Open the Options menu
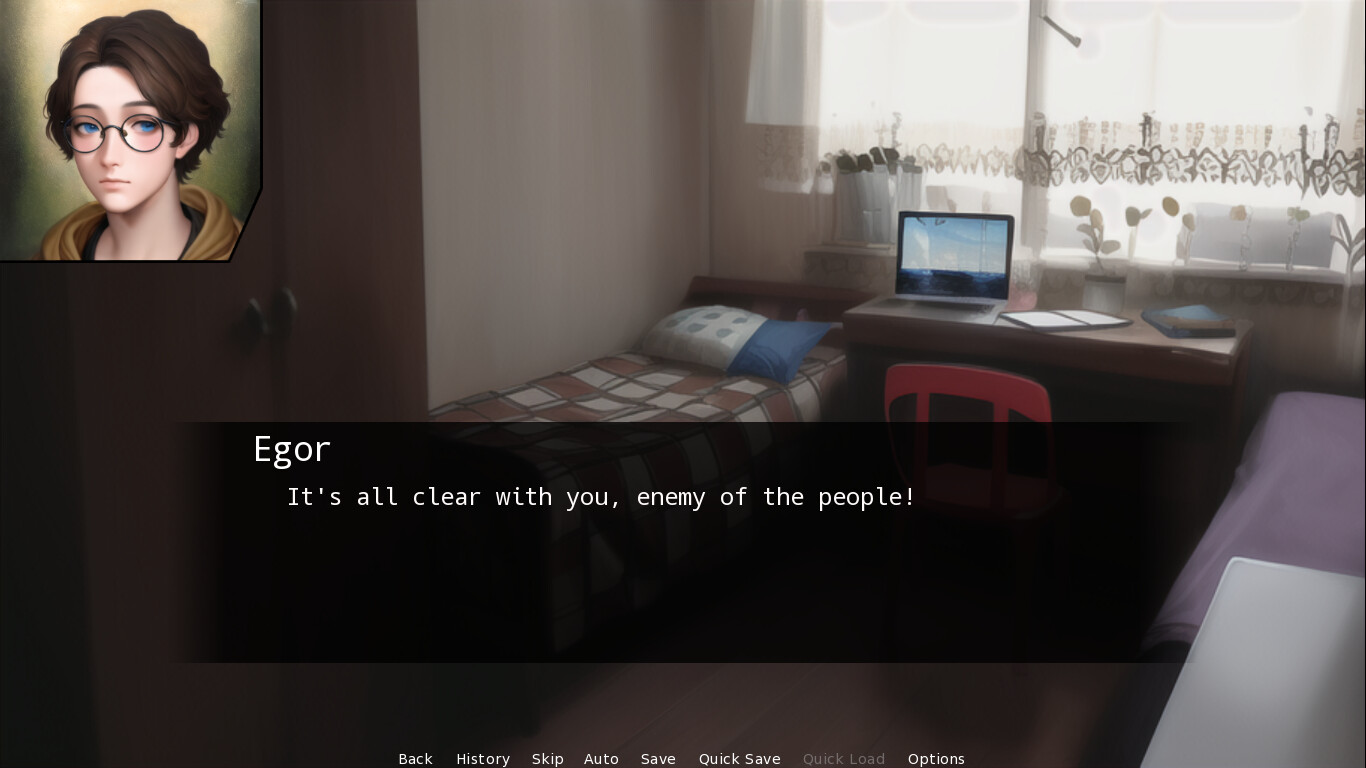This screenshot has width=1366, height=768. click(936, 759)
